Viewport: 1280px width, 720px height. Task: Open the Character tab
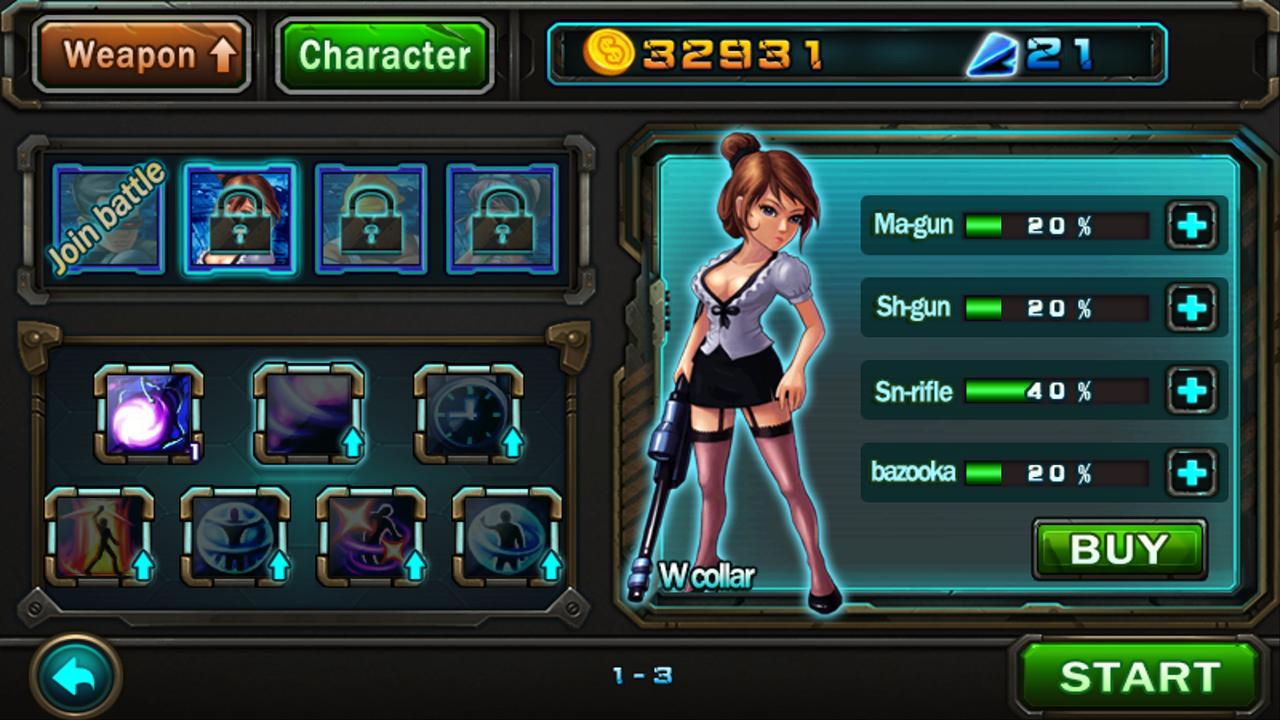point(385,55)
